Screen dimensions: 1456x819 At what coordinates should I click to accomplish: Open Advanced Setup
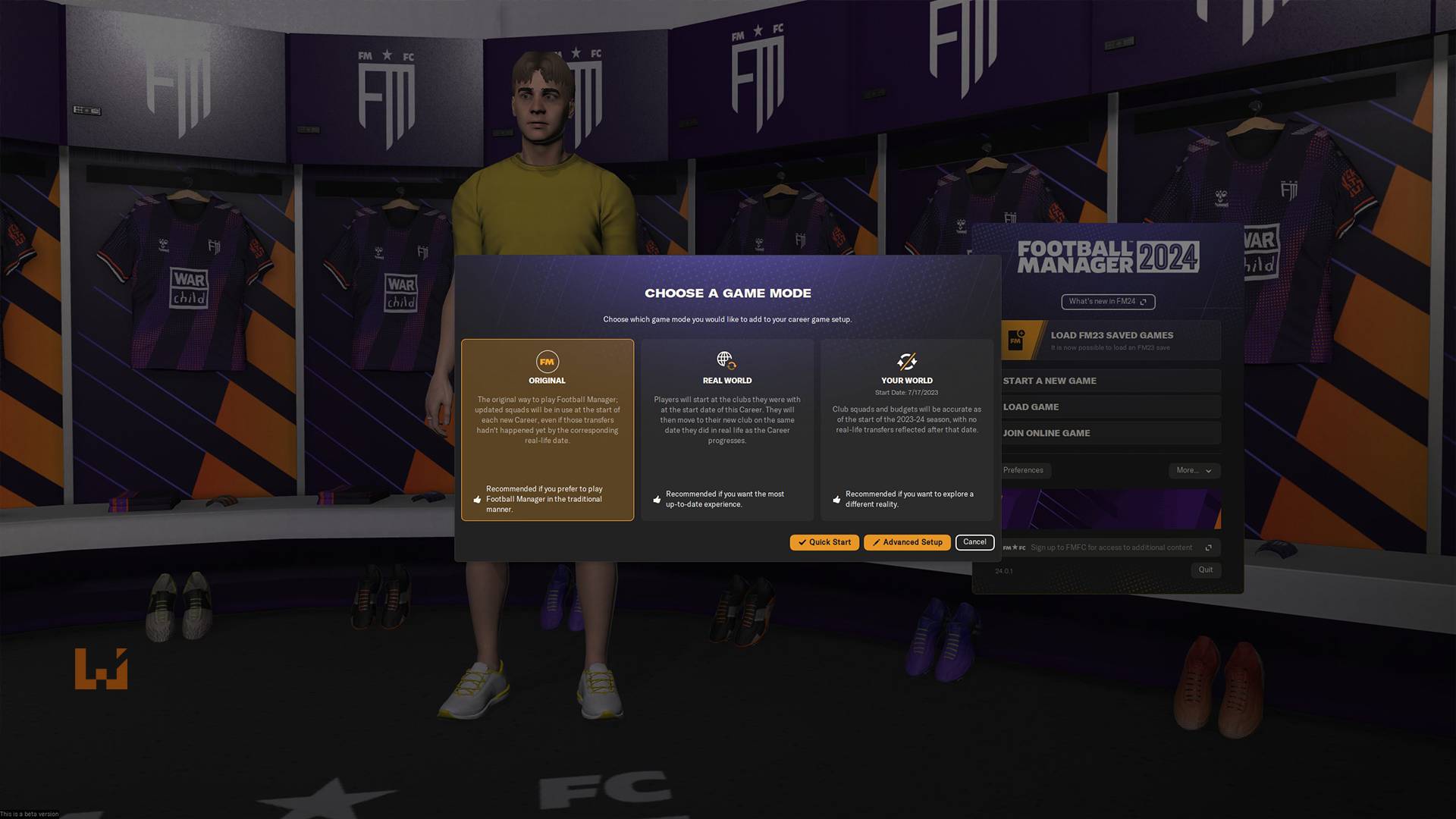(x=907, y=542)
